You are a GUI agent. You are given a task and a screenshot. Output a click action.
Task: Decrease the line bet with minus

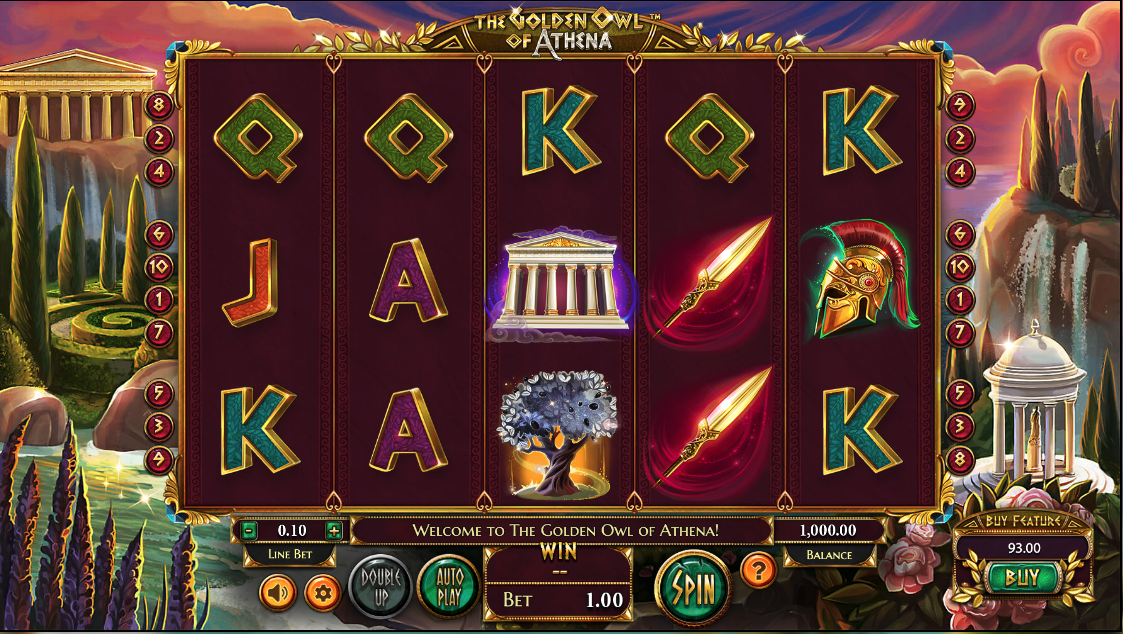[249, 530]
